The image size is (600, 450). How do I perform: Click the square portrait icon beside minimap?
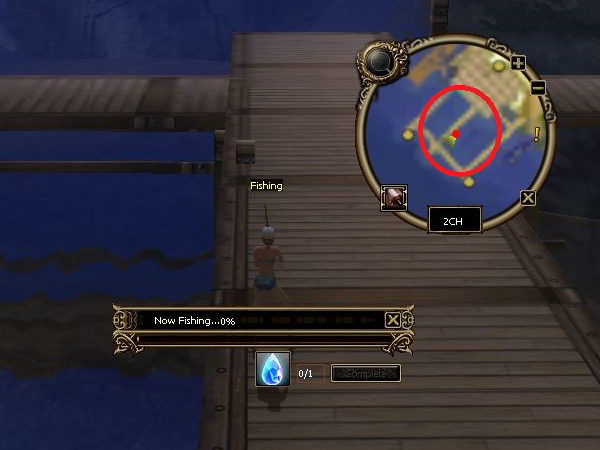pyautogui.click(x=394, y=197)
